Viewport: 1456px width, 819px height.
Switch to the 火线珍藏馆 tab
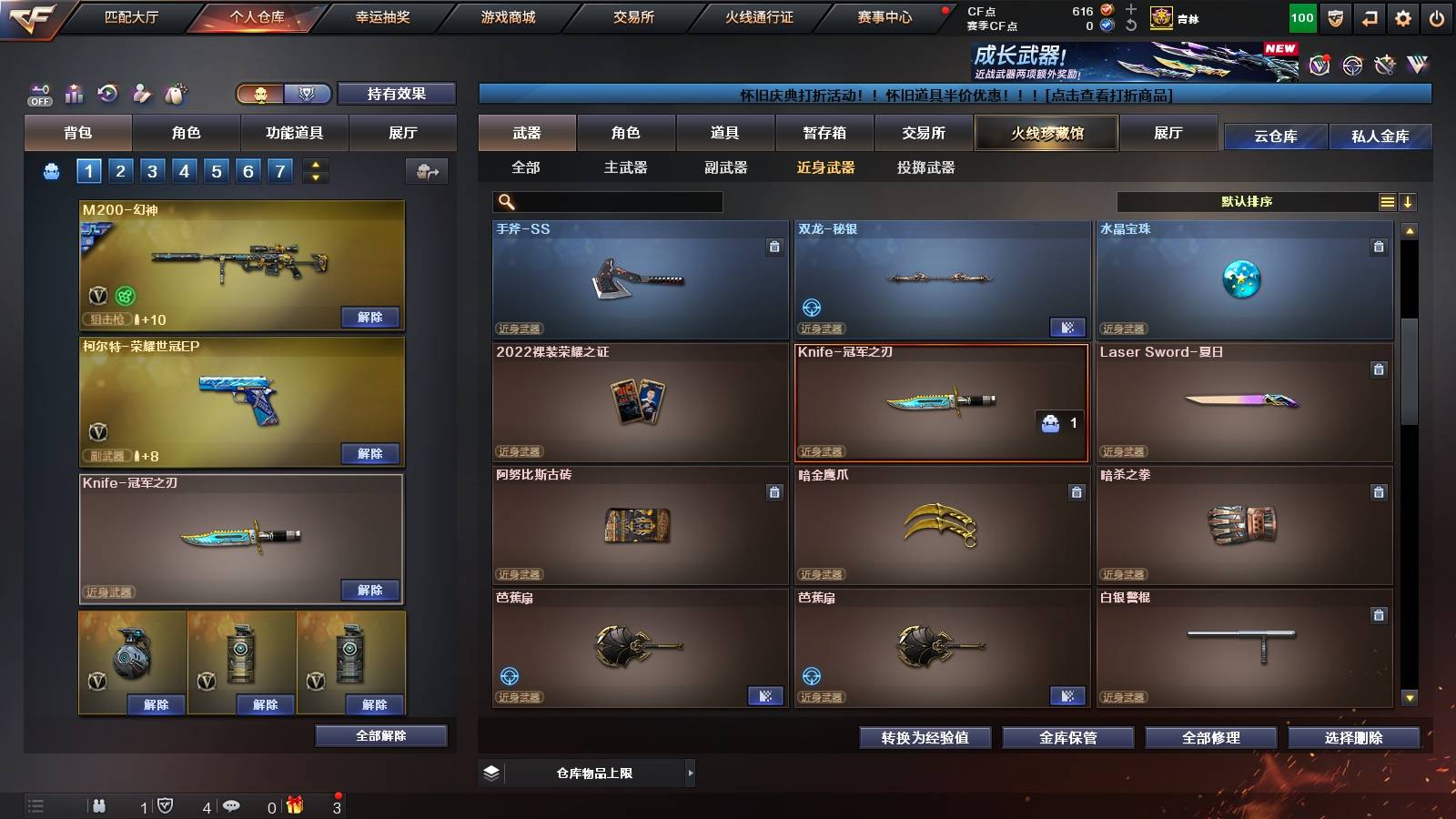click(x=1046, y=133)
